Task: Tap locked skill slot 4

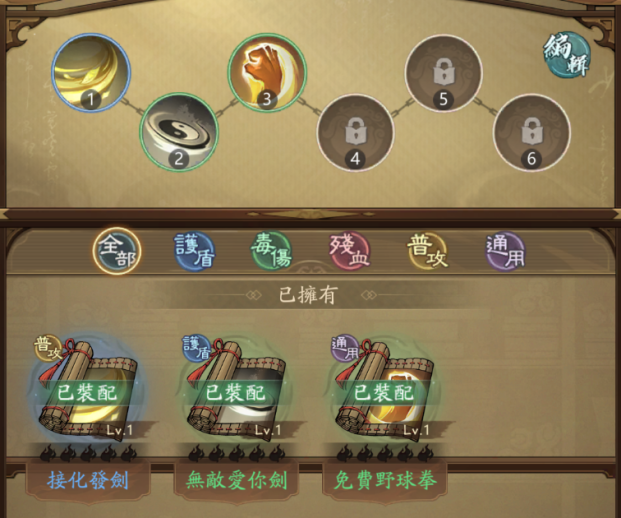Action: click(x=355, y=132)
